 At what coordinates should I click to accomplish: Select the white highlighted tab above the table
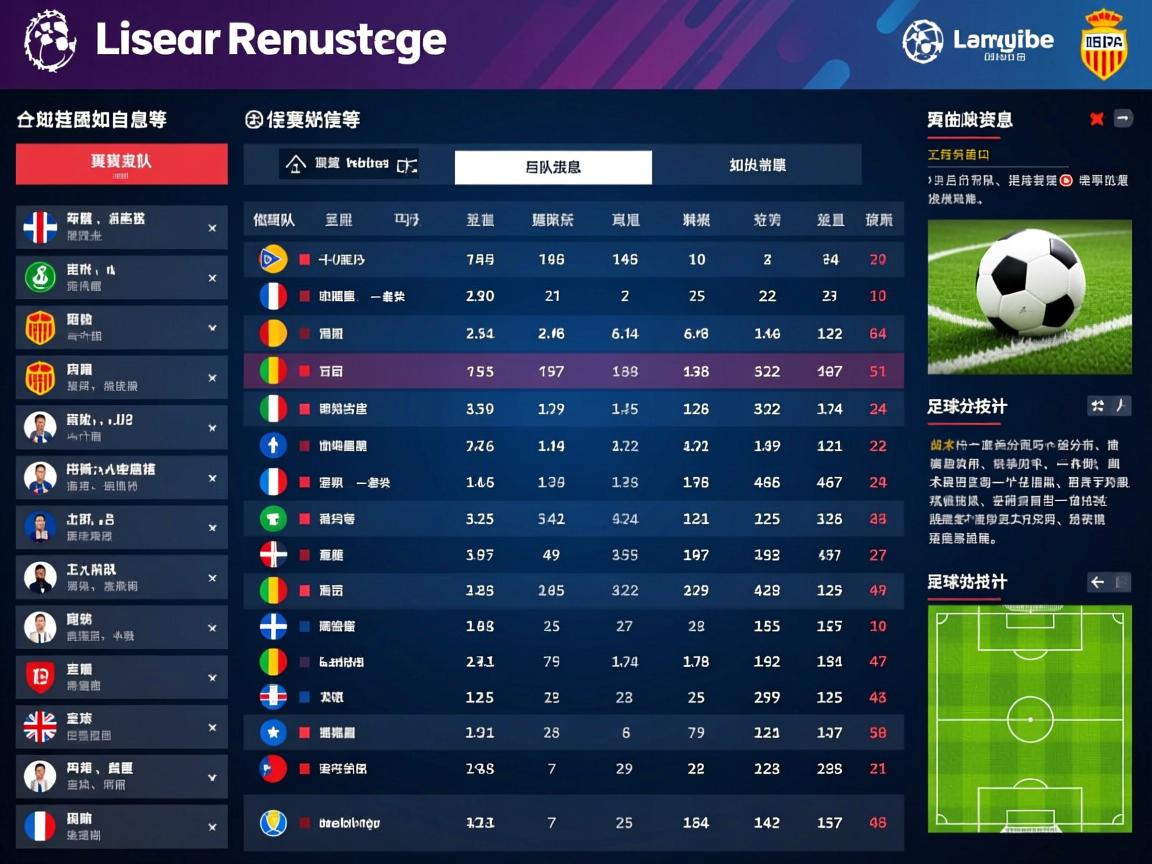[553, 167]
